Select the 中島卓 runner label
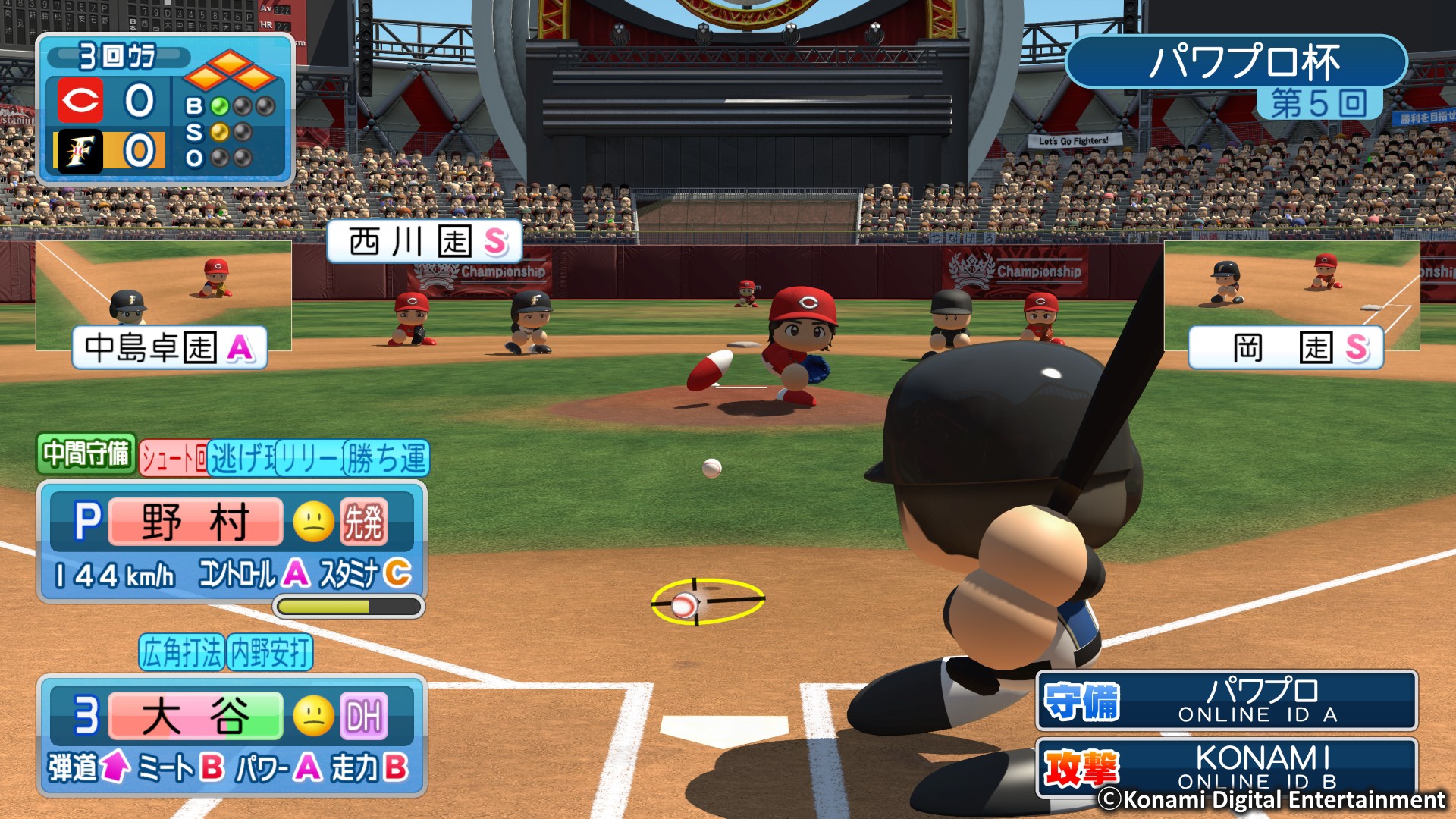1456x819 pixels. 170,348
